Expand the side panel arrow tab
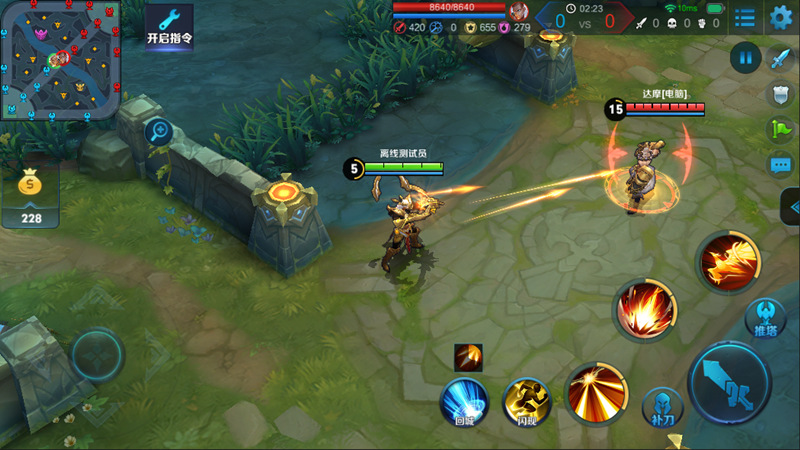 [791, 206]
